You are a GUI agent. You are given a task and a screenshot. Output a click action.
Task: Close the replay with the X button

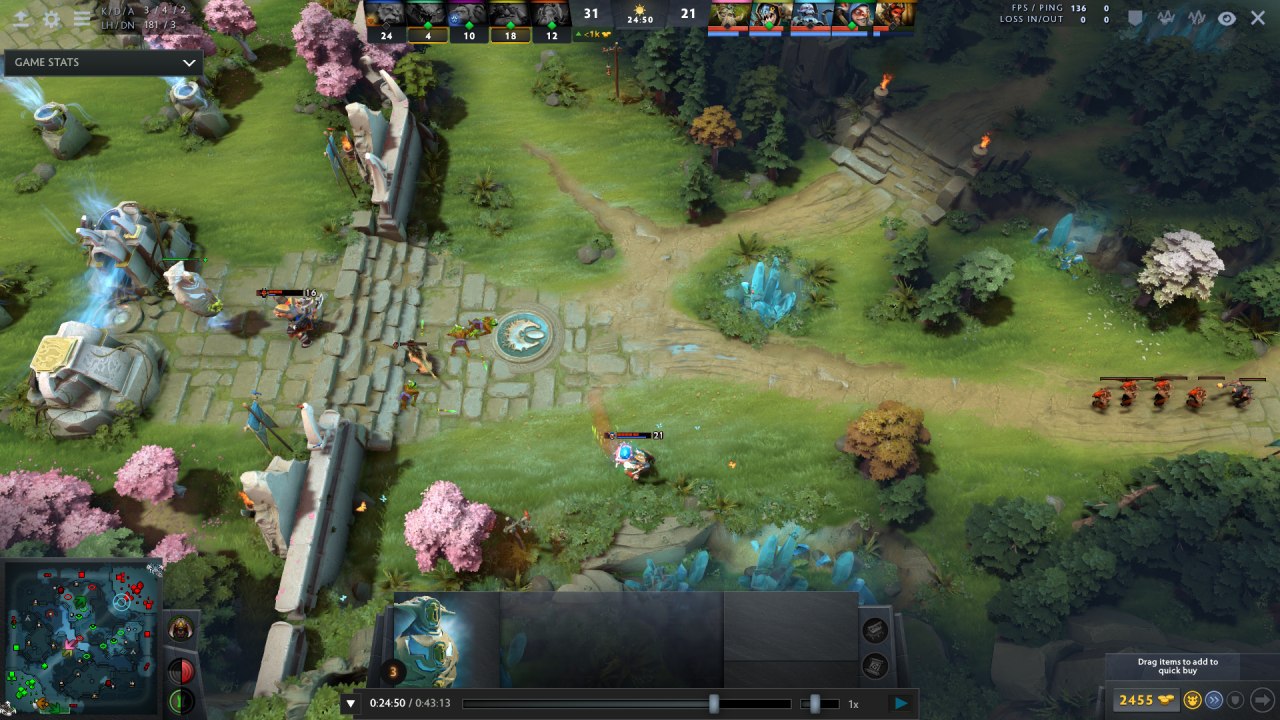pos(1258,18)
